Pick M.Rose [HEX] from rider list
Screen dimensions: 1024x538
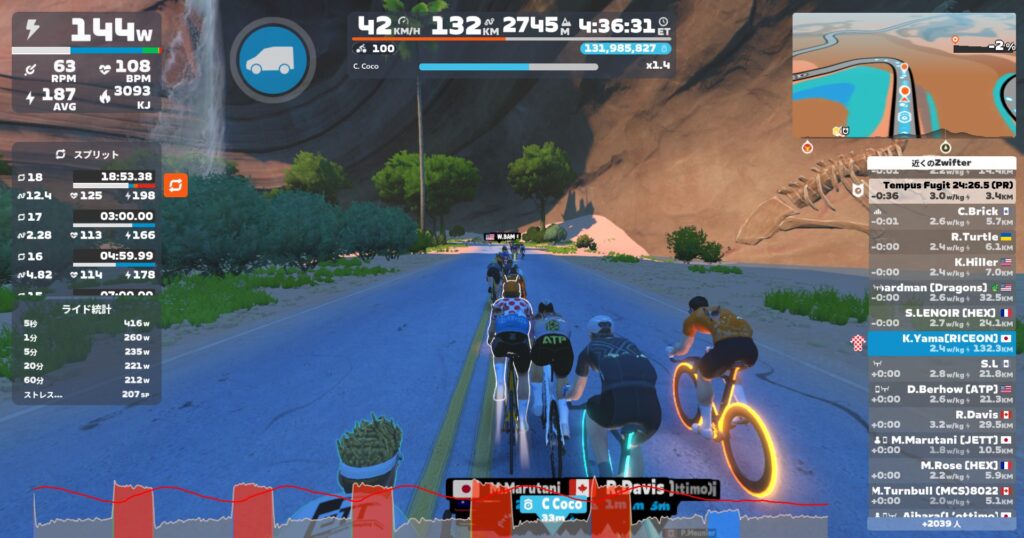coord(942,470)
